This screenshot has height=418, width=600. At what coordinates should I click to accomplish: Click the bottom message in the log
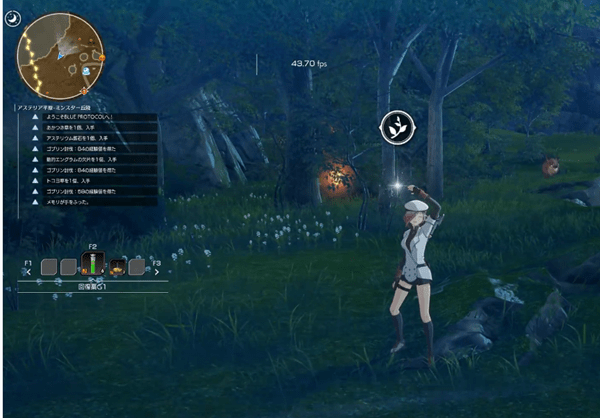(92, 201)
